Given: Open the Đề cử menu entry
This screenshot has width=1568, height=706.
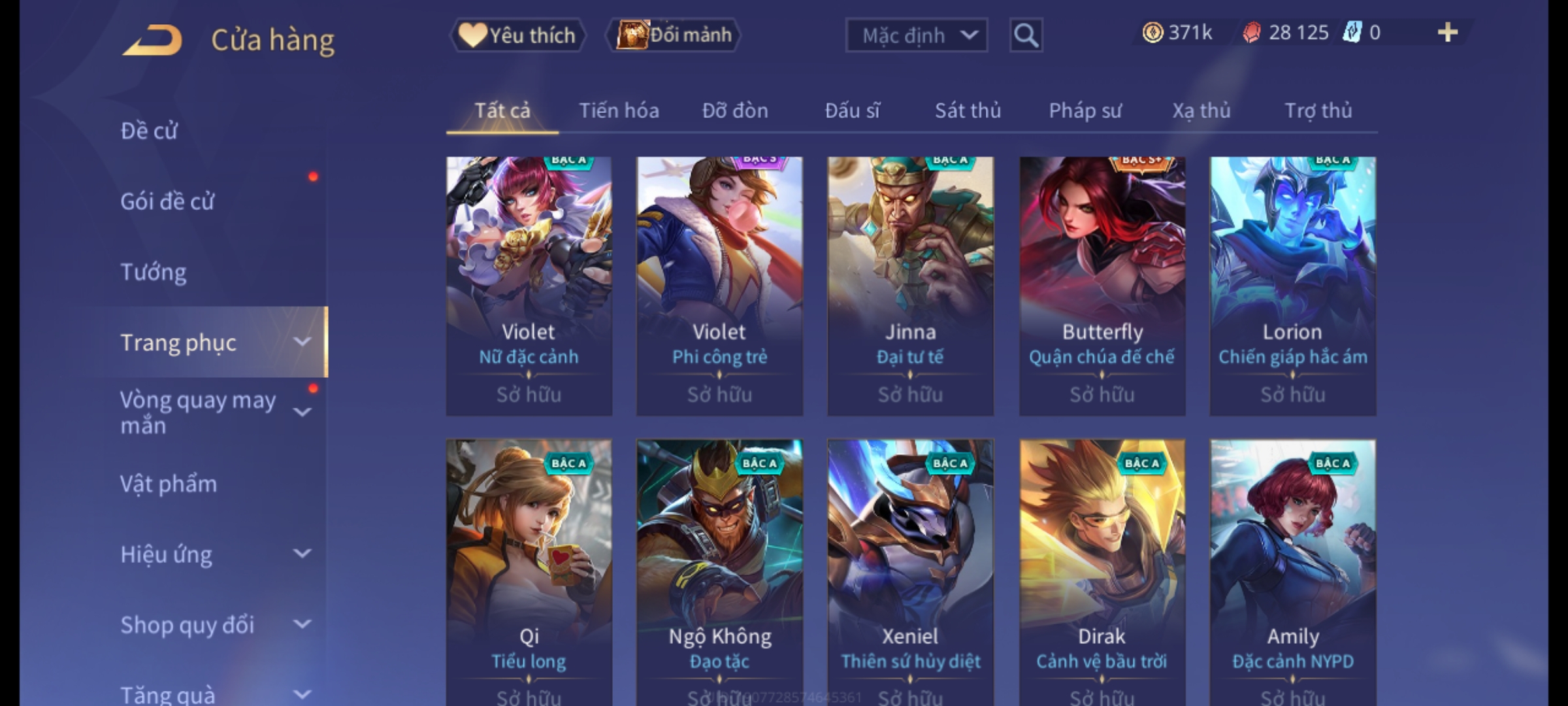Looking at the screenshot, I should [149, 131].
